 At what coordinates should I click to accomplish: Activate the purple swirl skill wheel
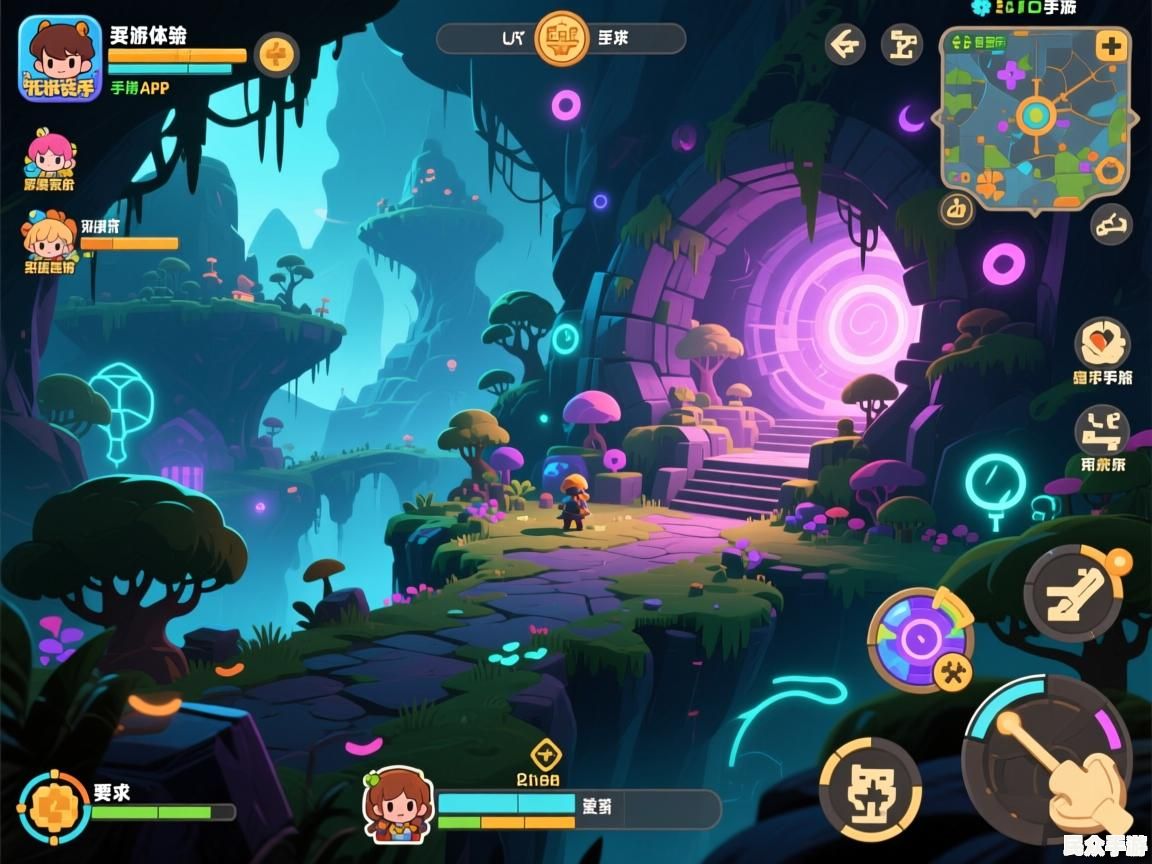(x=920, y=639)
